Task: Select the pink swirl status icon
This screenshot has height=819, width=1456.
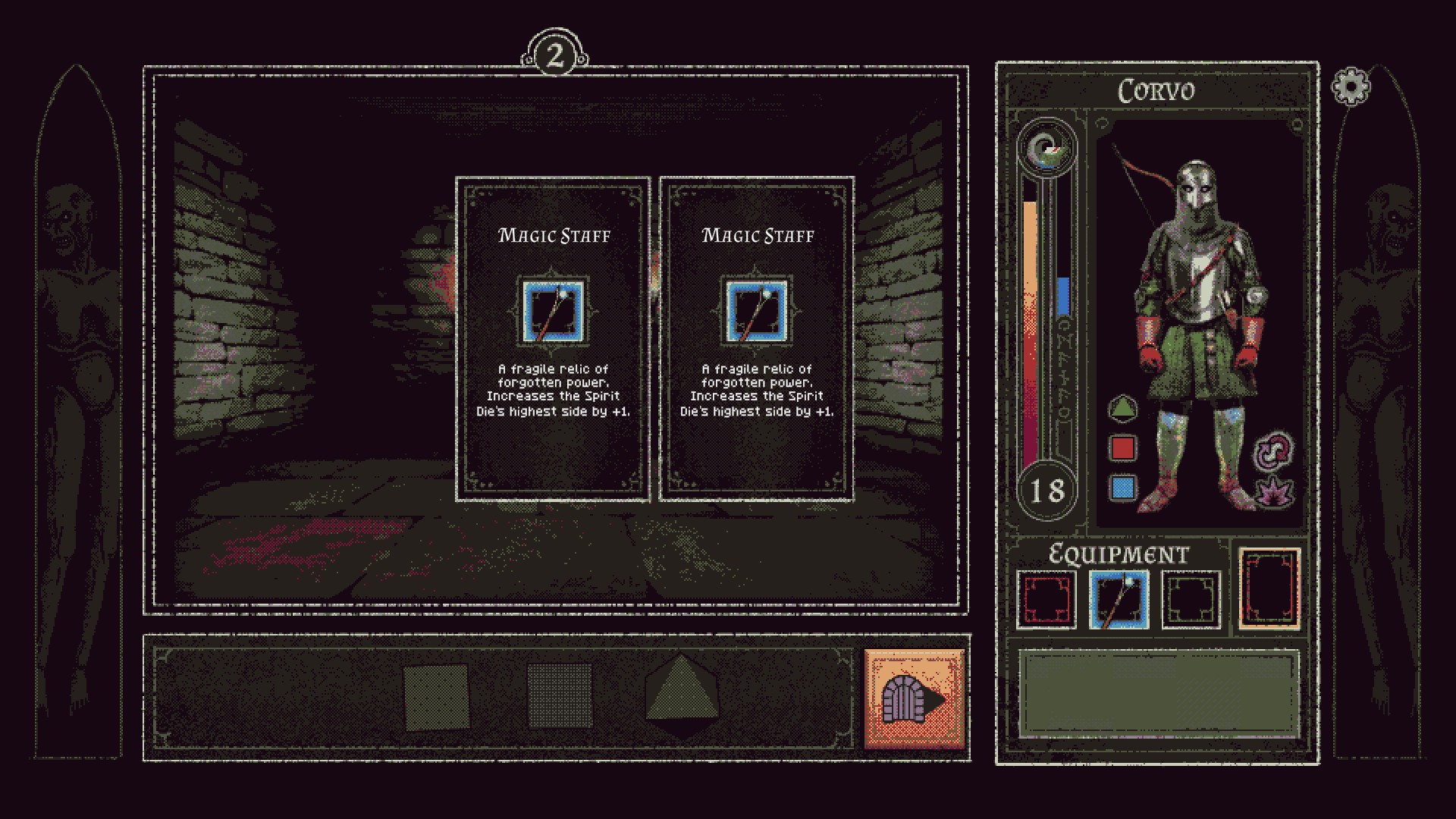Action: 1275,450
